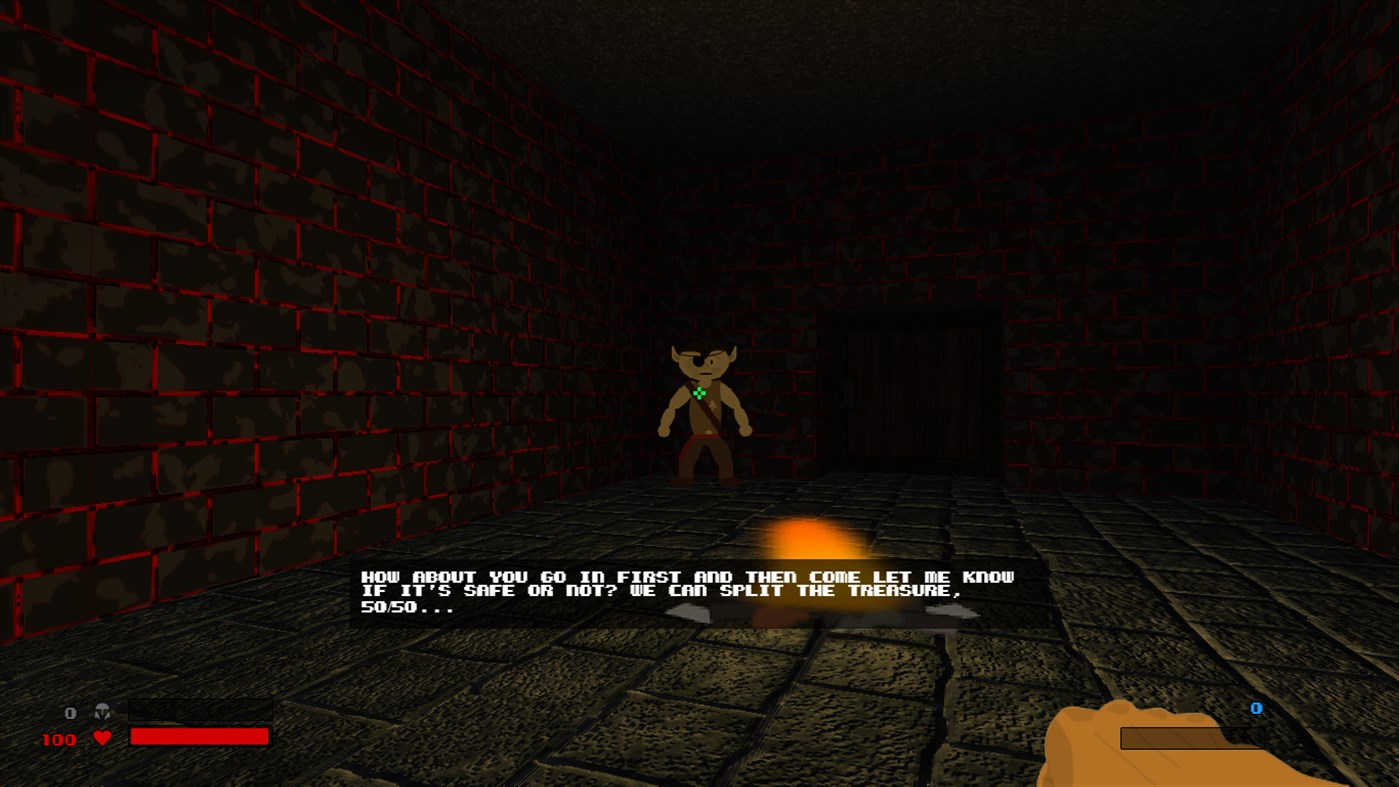Click the green amulet on the goblin's neck
The height and width of the screenshot is (787, 1399).
click(699, 392)
